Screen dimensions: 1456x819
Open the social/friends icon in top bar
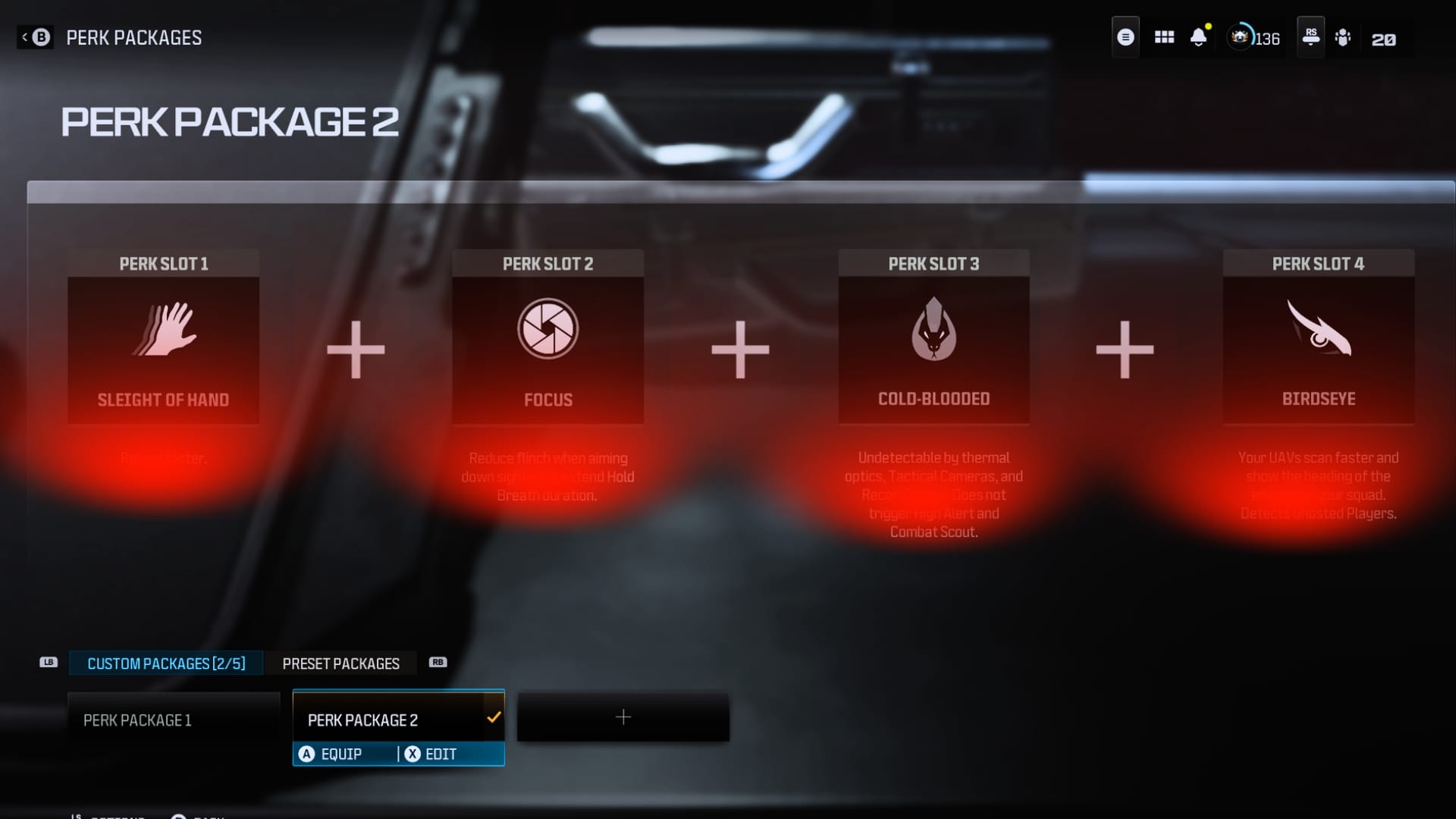coord(1343,36)
